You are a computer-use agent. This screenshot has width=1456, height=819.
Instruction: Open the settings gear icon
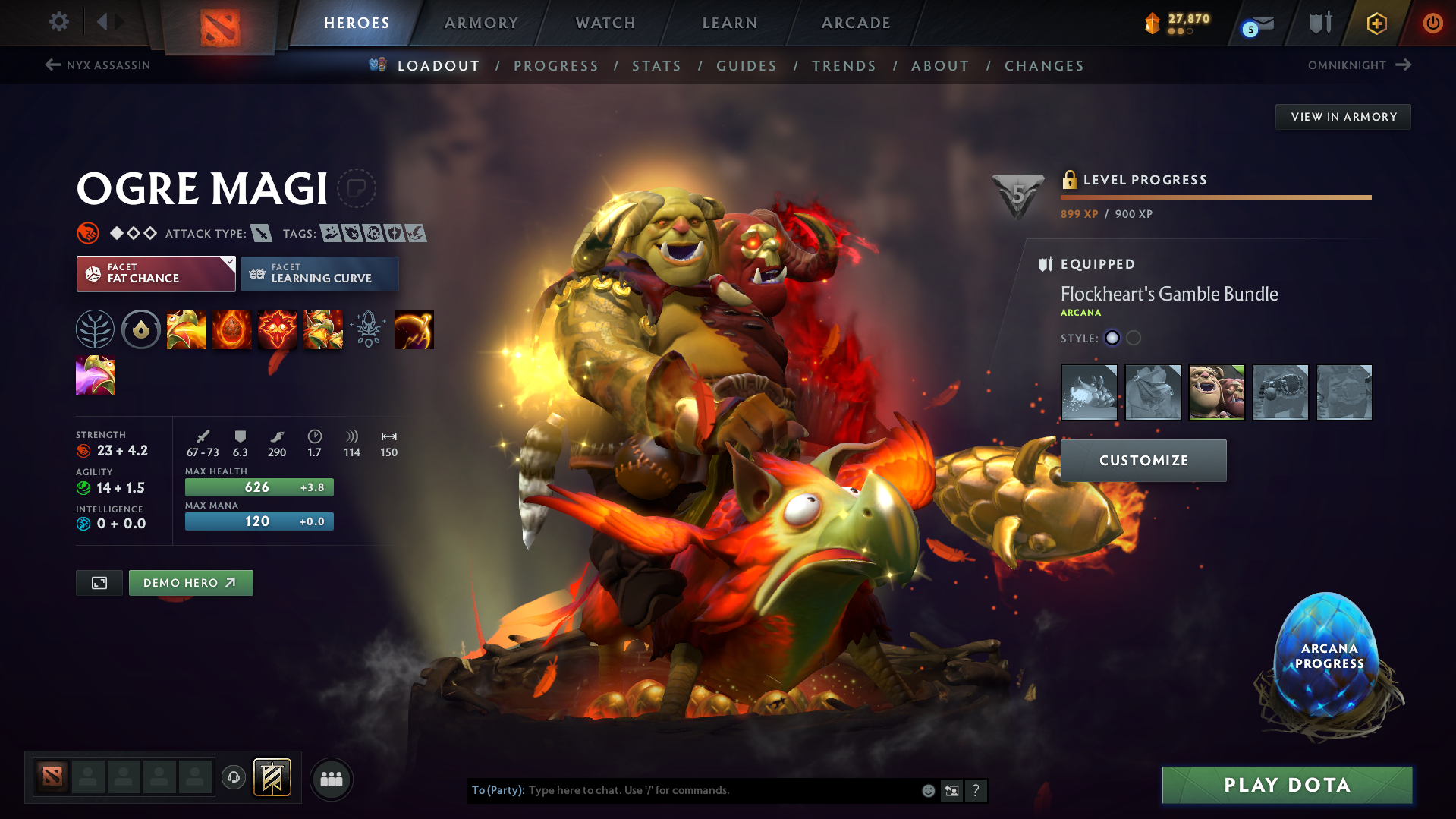click(x=58, y=22)
